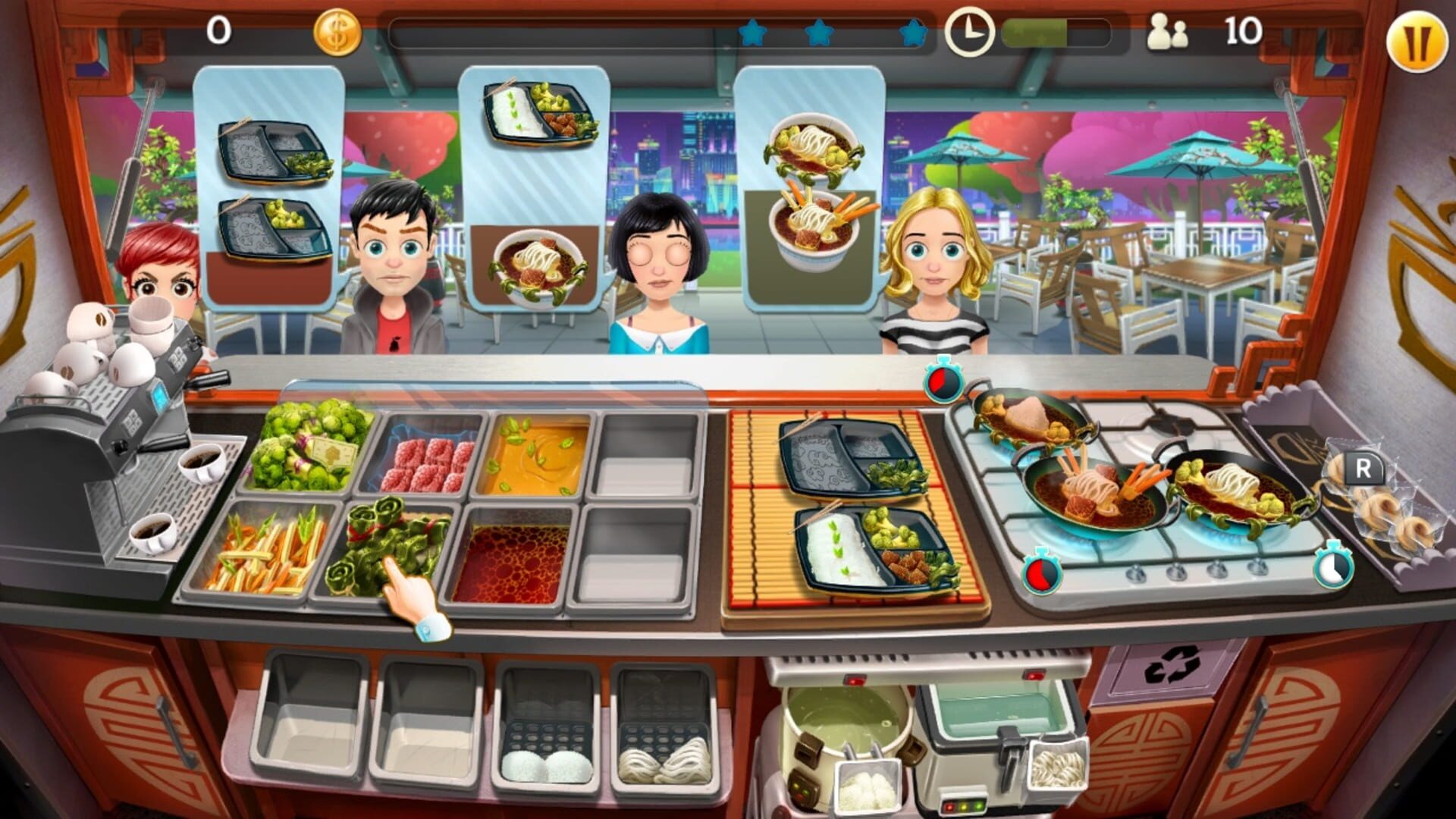Click the clock timer icon
The height and width of the screenshot is (819, 1456).
click(969, 33)
